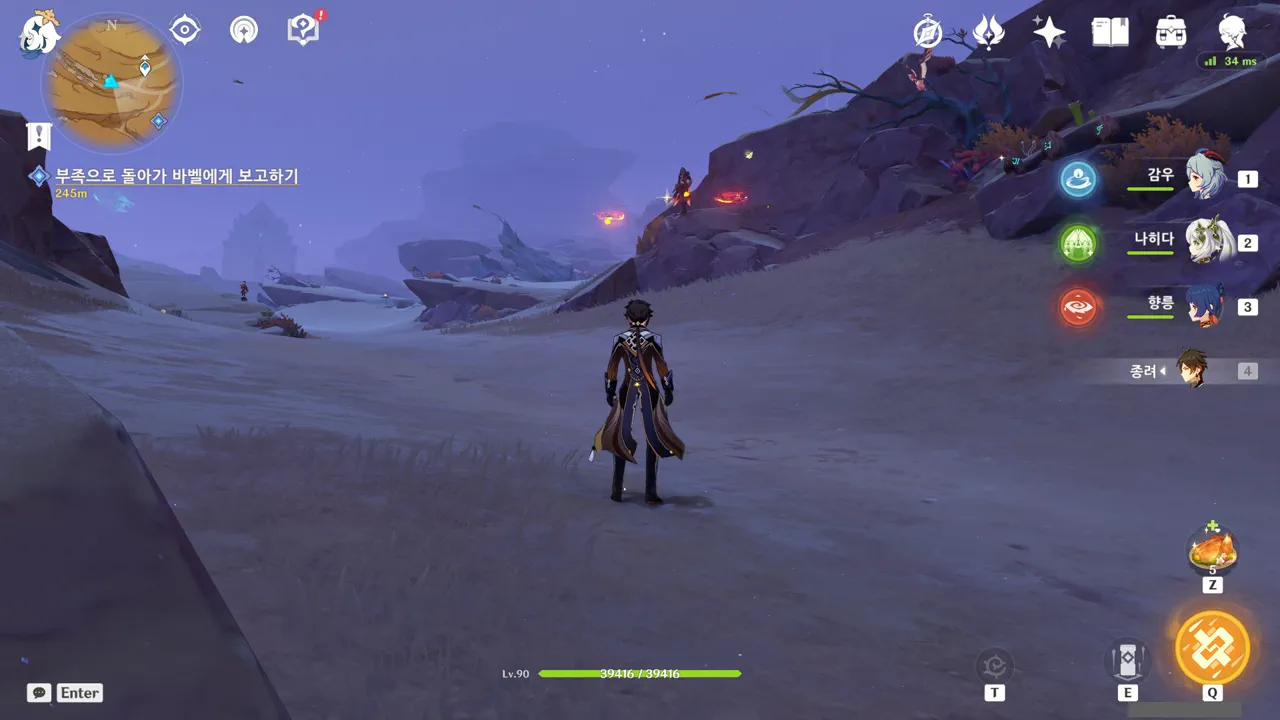The image size is (1280, 720).
Task: Open the character profile icon
Action: click(x=1232, y=30)
